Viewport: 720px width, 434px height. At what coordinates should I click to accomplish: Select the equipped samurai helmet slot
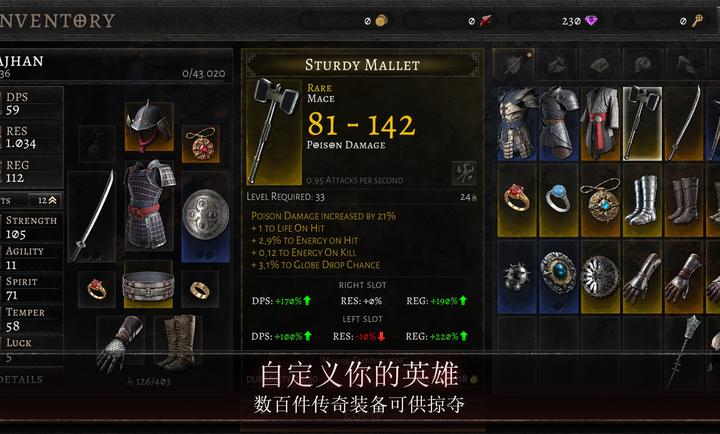149,125
